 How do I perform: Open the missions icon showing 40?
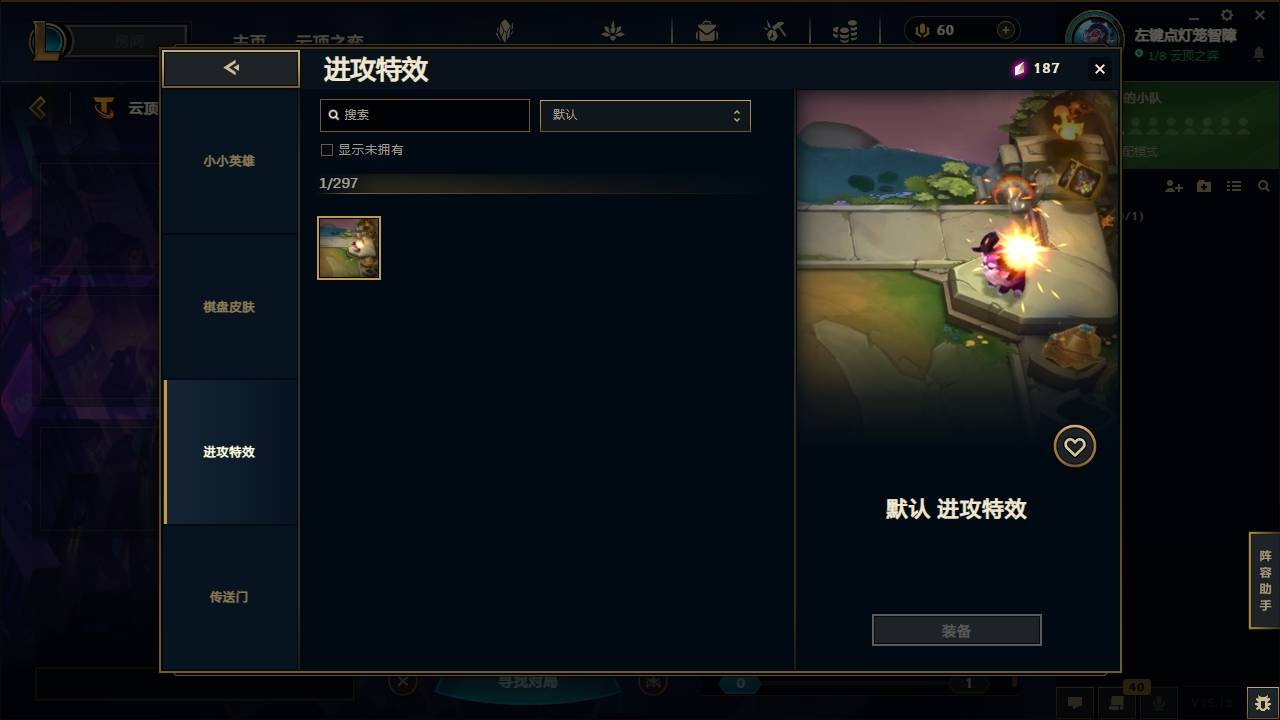pos(1115,704)
